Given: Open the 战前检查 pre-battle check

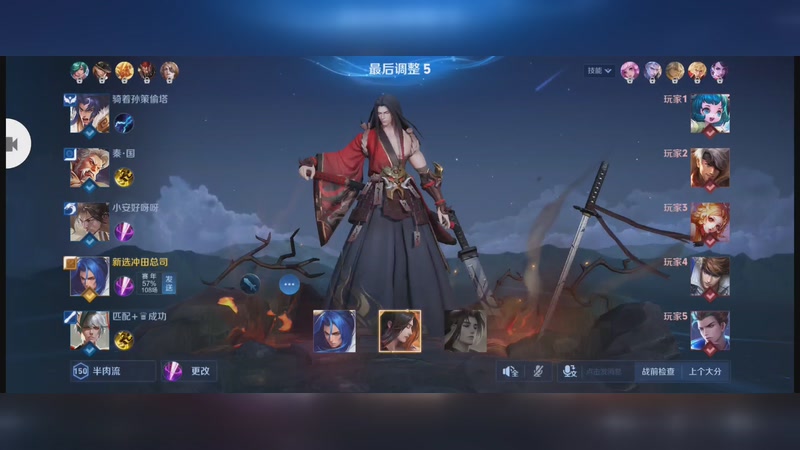Looking at the screenshot, I should [657, 371].
